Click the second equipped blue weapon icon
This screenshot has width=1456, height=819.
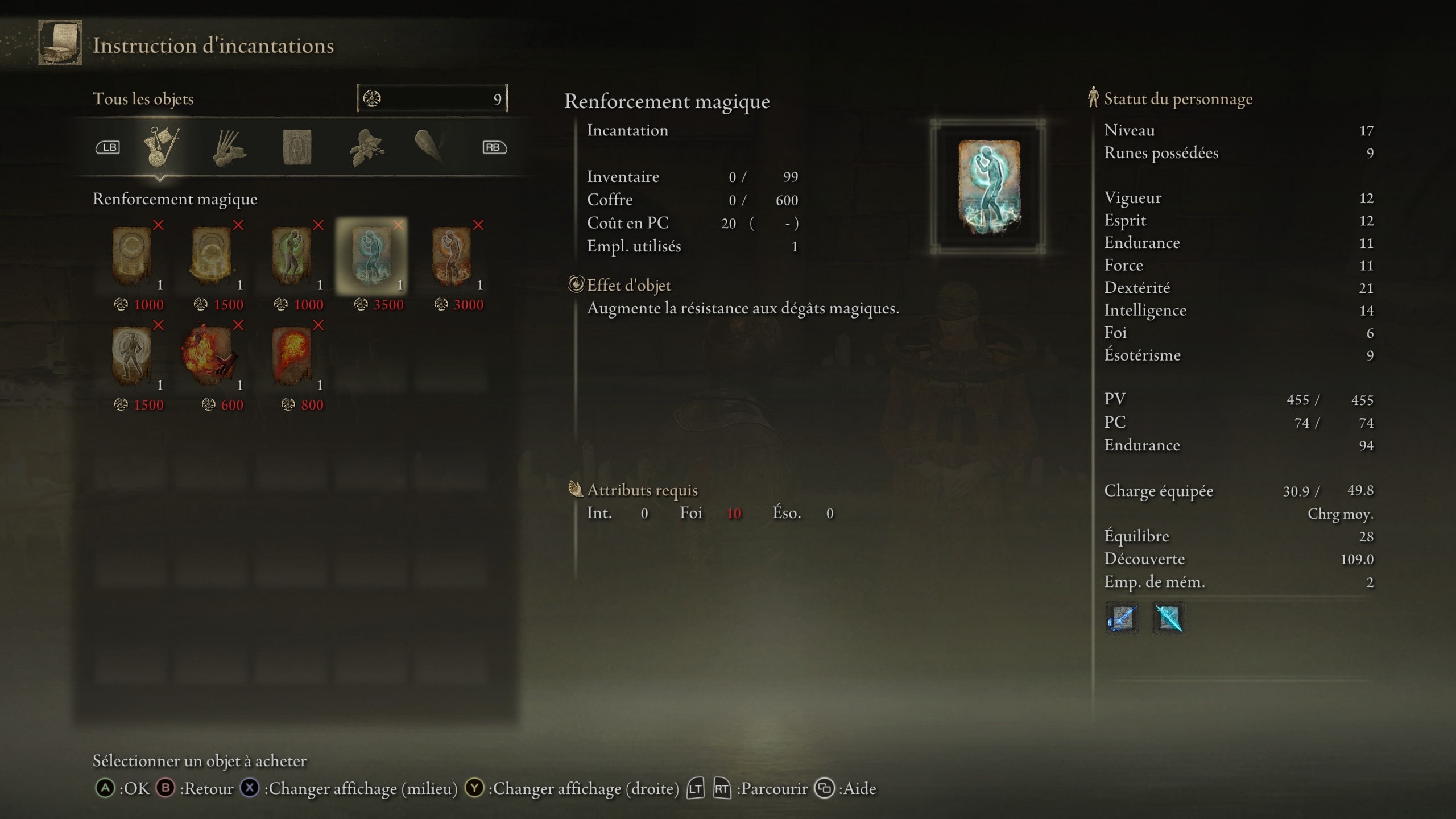[1168, 619]
